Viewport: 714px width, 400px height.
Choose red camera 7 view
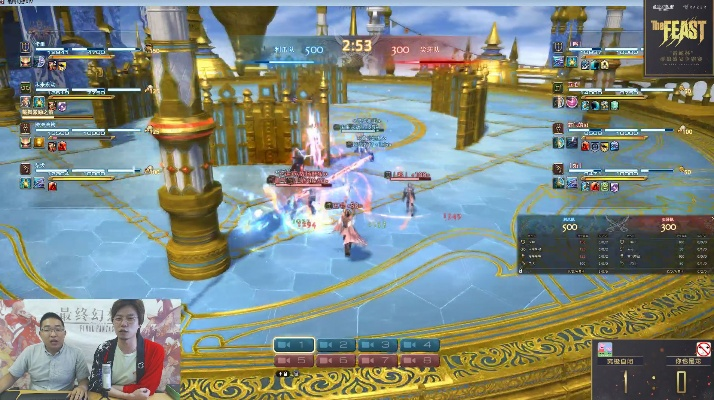pyautogui.click(x=378, y=360)
